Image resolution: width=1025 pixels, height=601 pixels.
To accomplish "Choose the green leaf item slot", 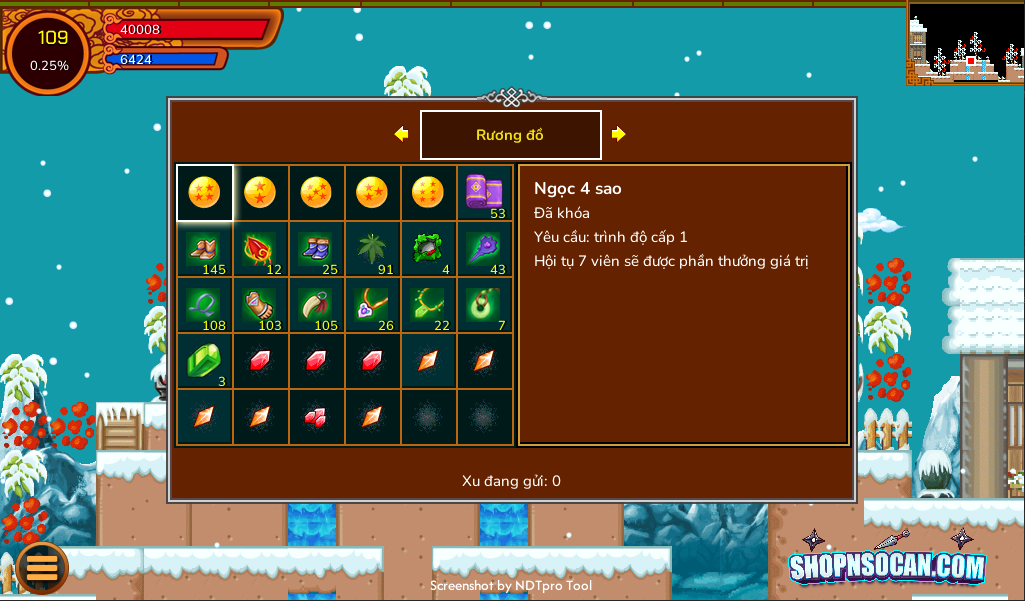I will point(372,249).
